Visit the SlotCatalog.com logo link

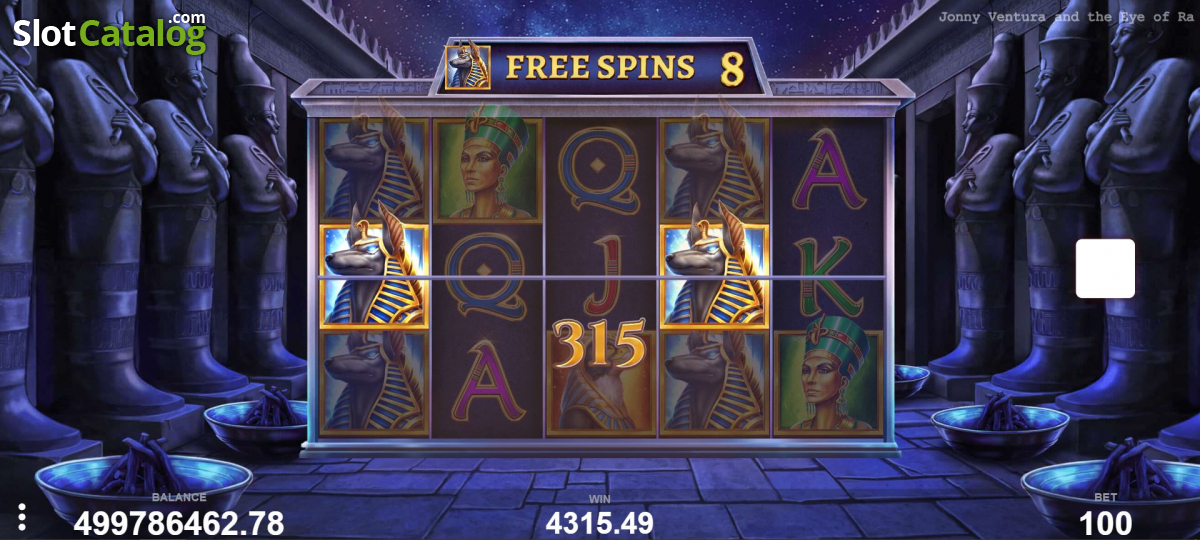point(109,33)
